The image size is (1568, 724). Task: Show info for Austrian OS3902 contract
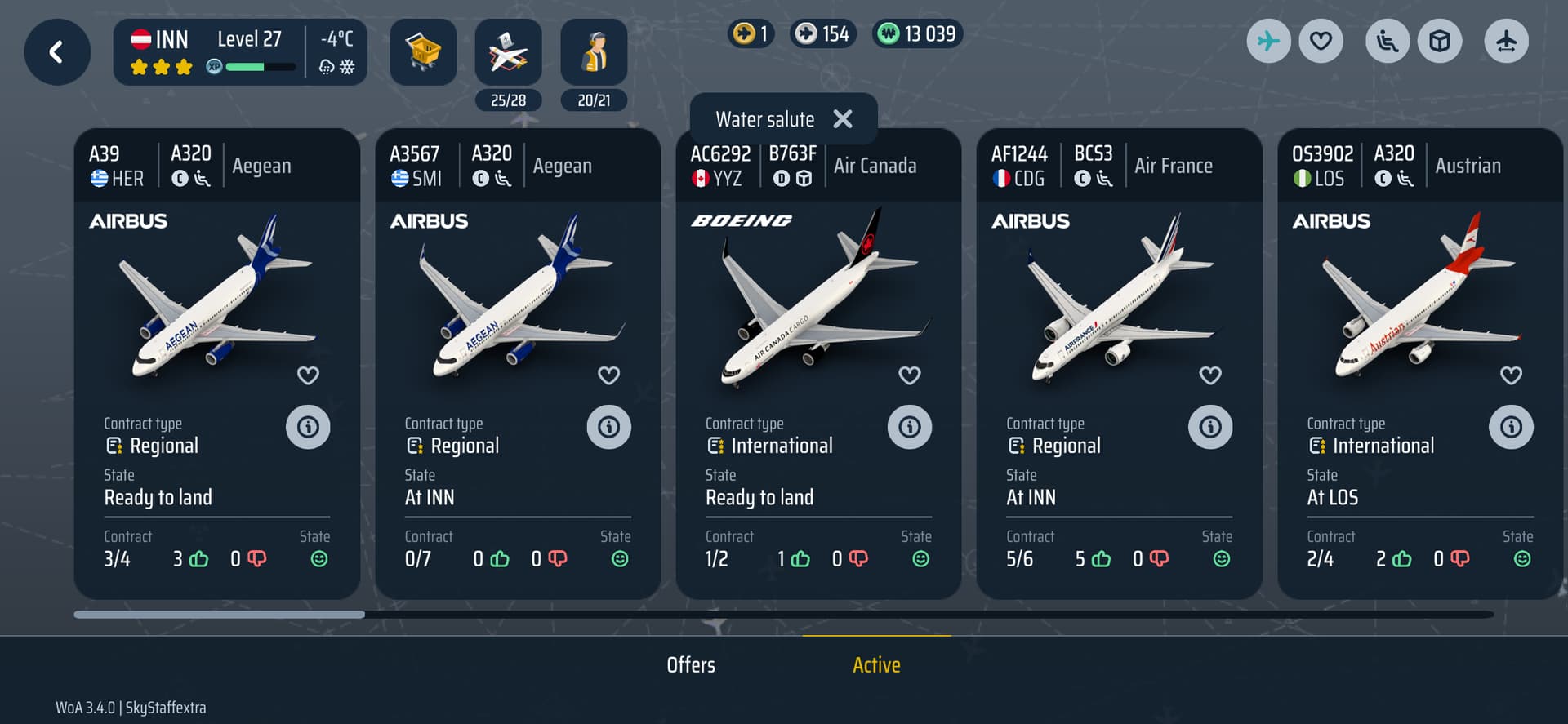click(x=1511, y=427)
